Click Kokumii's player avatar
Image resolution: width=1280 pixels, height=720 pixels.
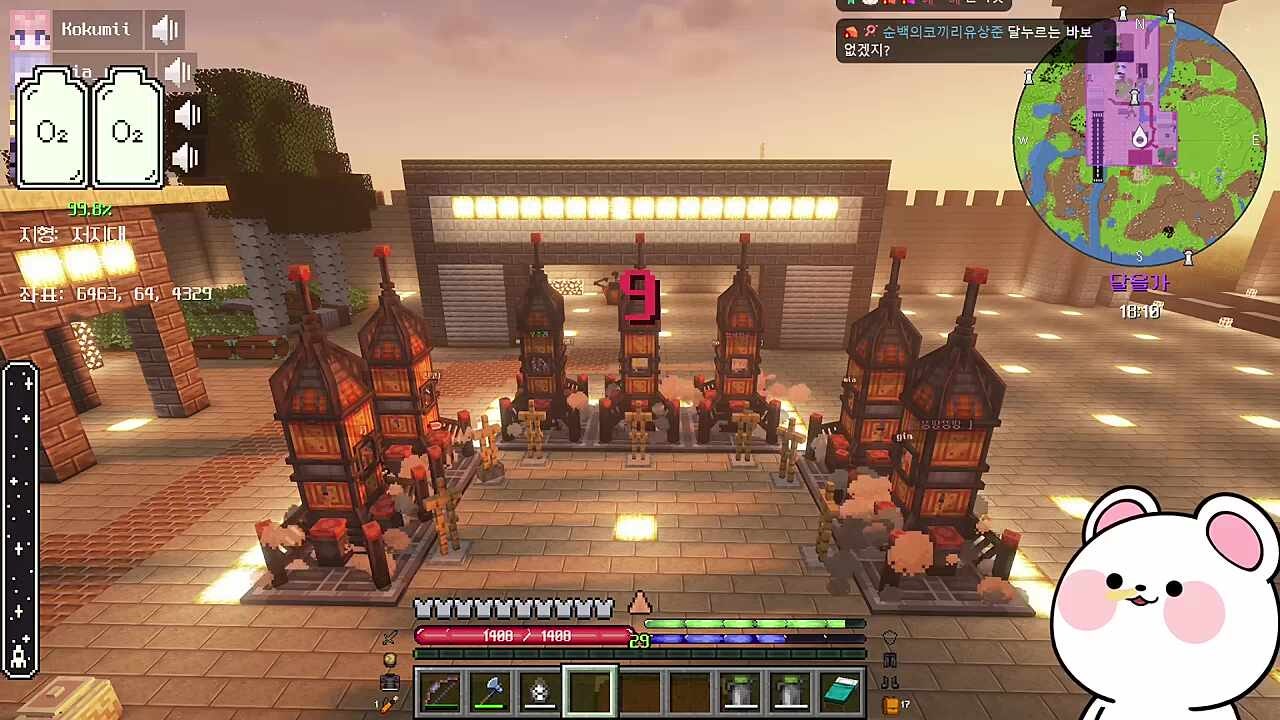click(x=30, y=30)
